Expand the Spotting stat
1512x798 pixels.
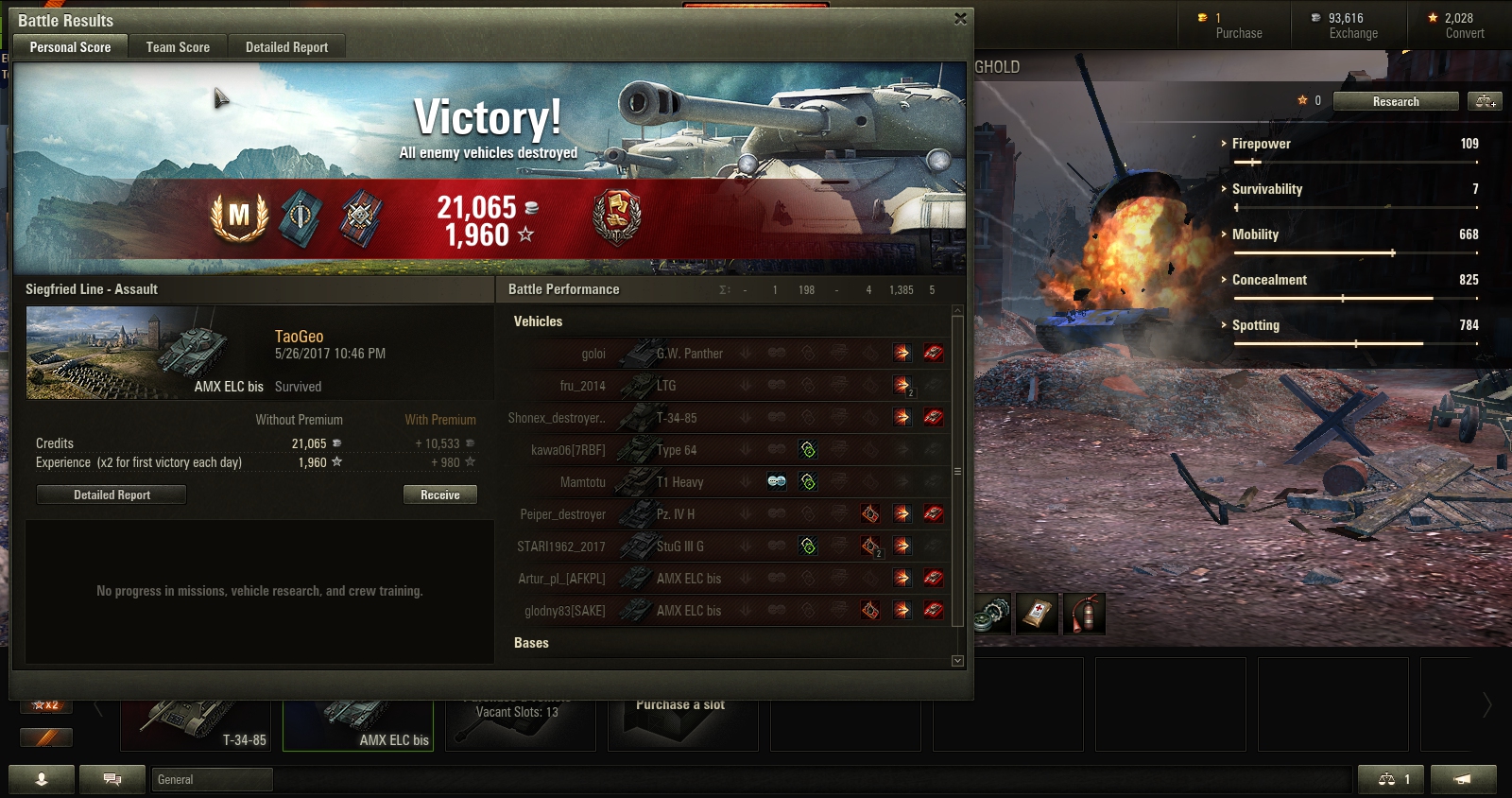(1255, 325)
